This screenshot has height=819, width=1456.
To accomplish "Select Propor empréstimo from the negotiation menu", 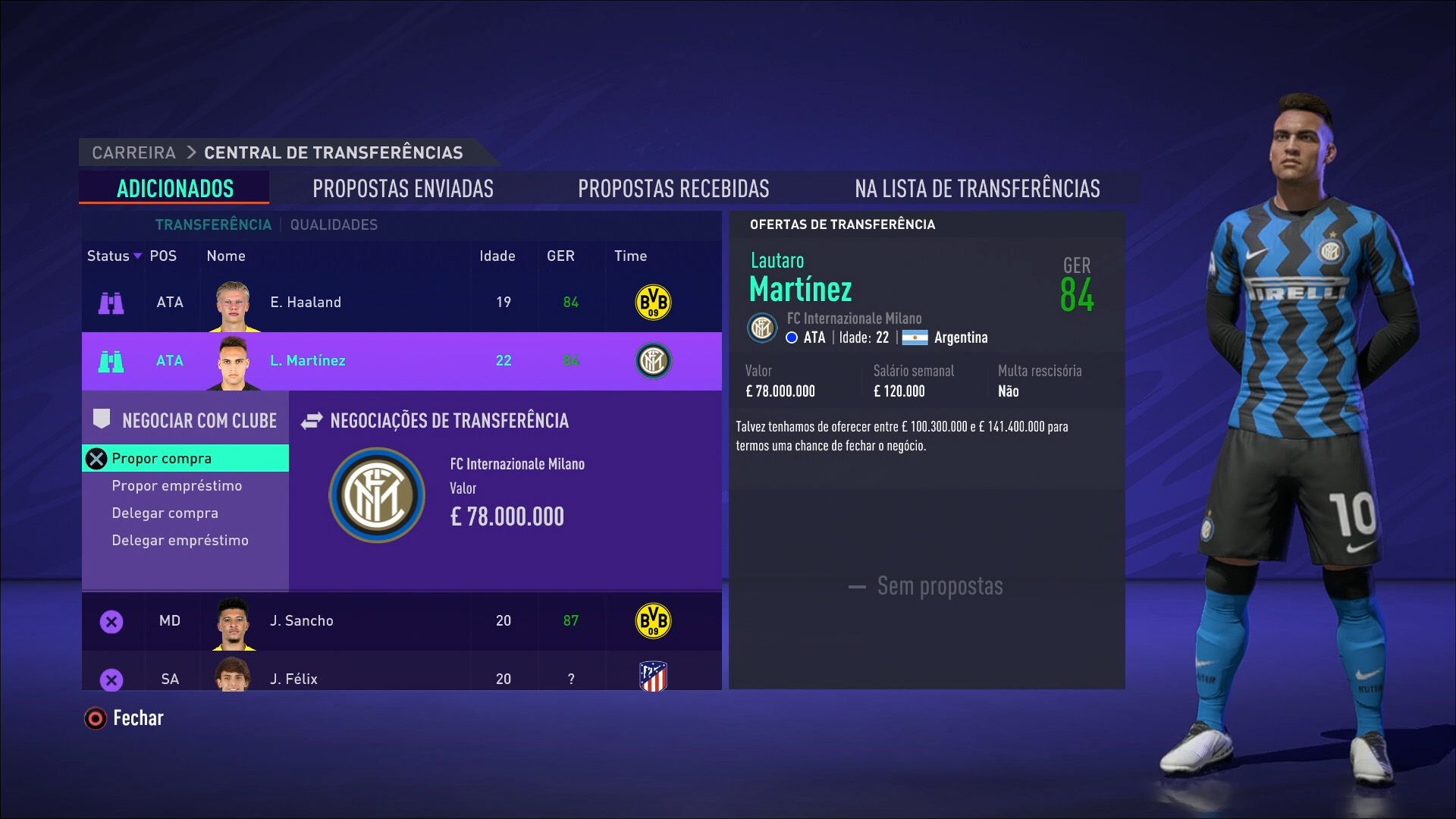I will click(177, 485).
